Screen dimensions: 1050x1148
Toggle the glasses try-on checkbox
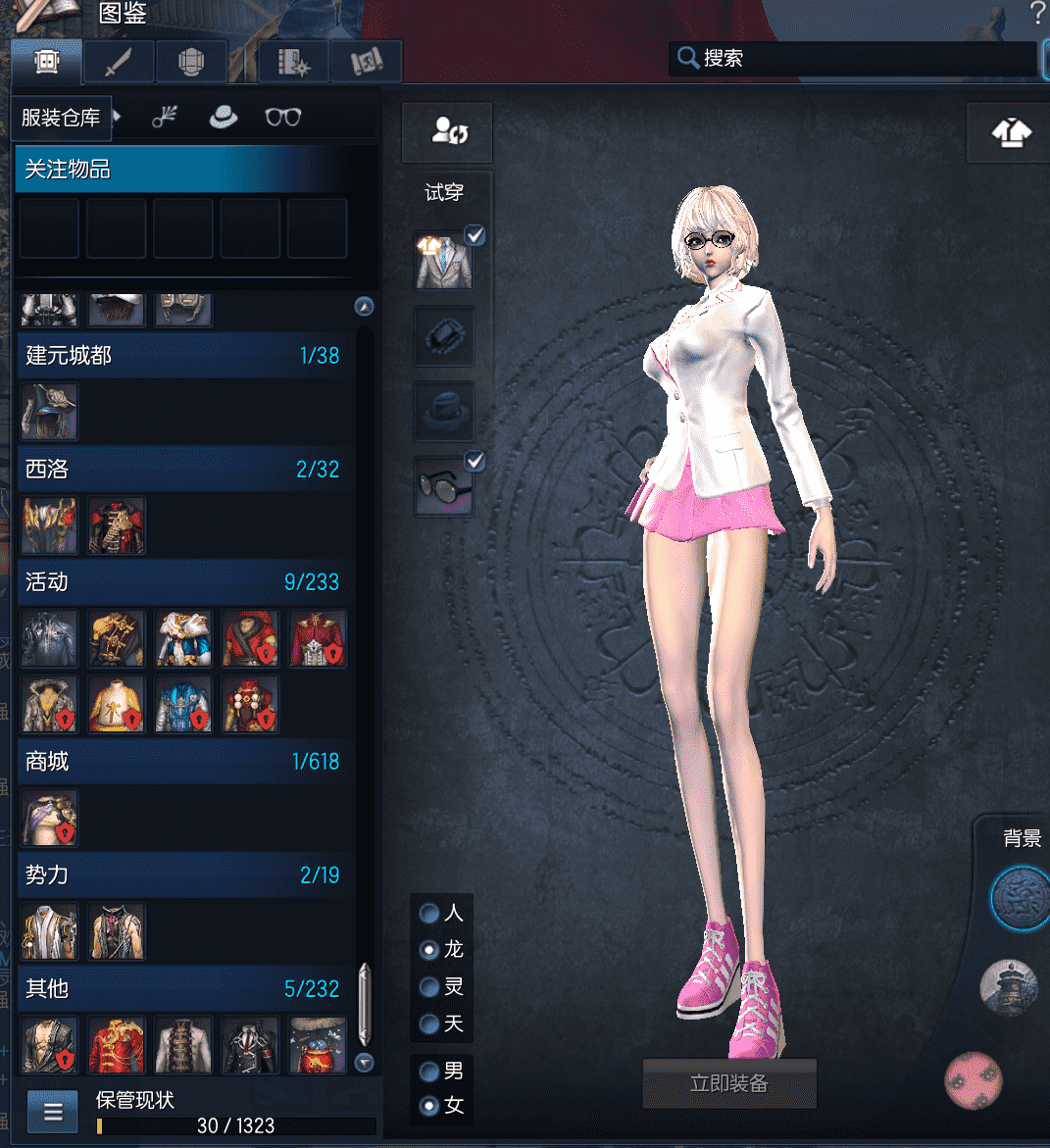coord(475,461)
